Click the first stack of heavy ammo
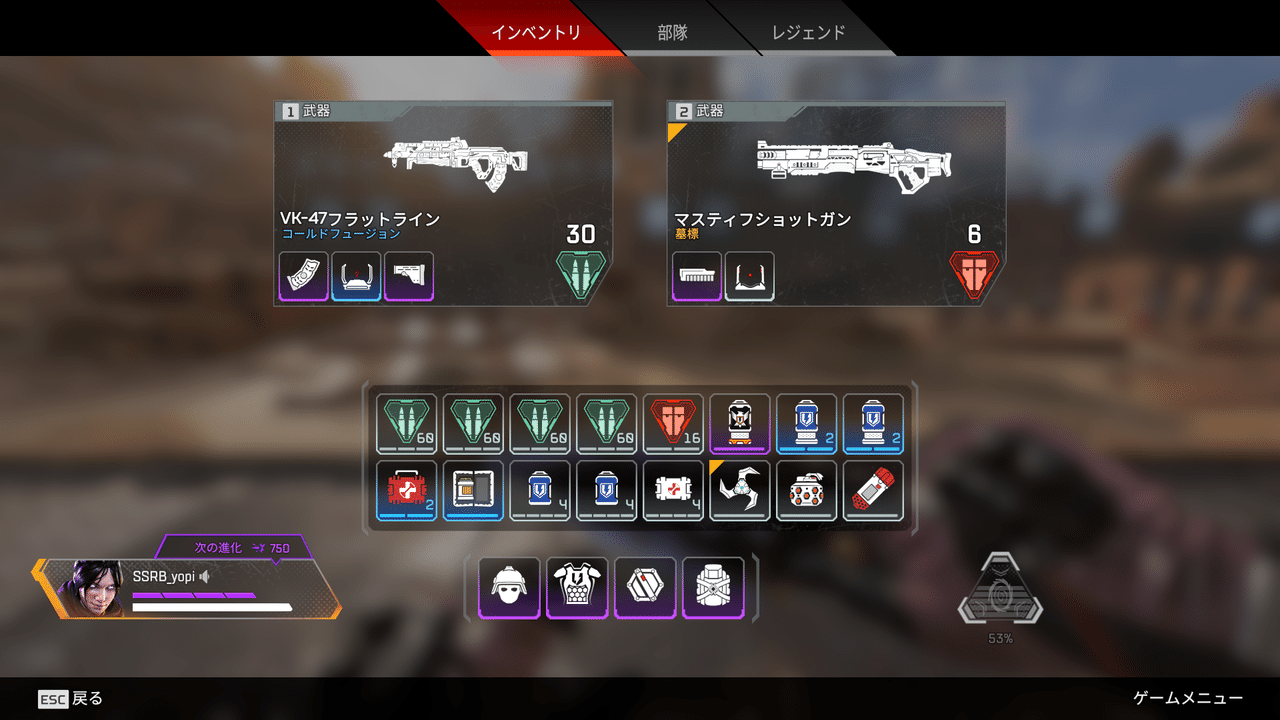This screenshot has height=720, width=1280. 405,423
